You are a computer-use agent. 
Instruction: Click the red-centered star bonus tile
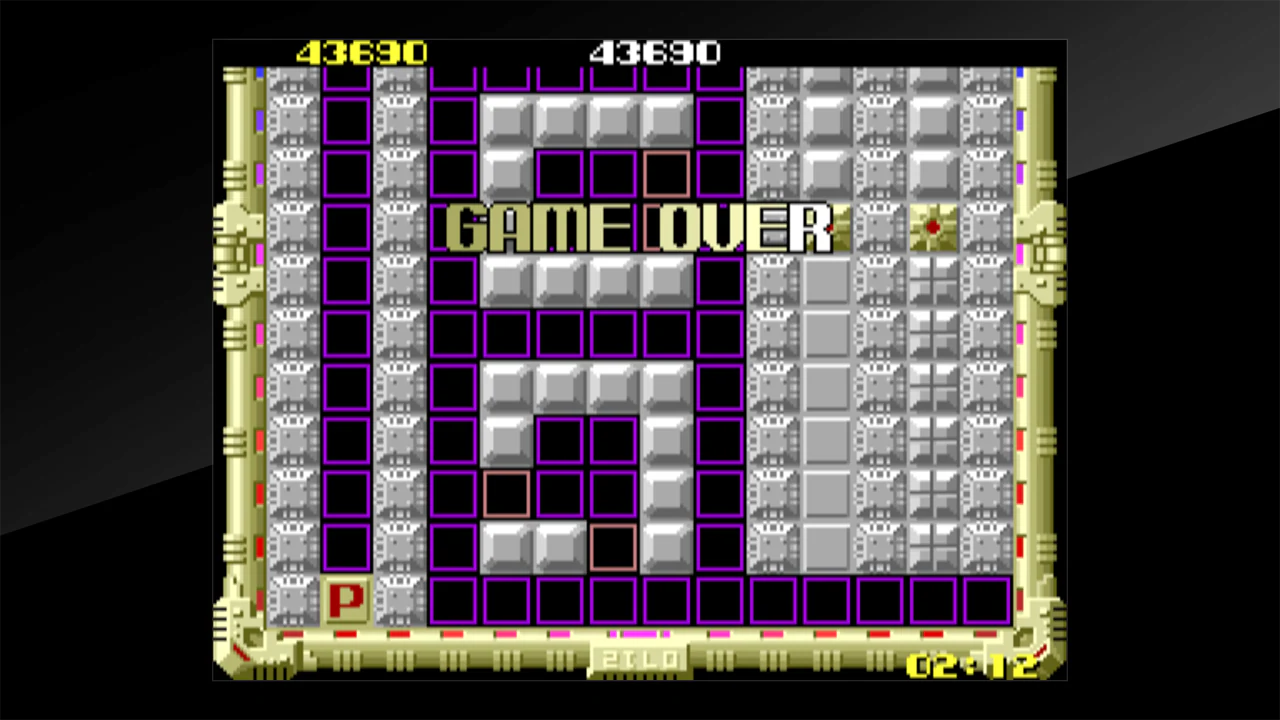click(932, 228)
